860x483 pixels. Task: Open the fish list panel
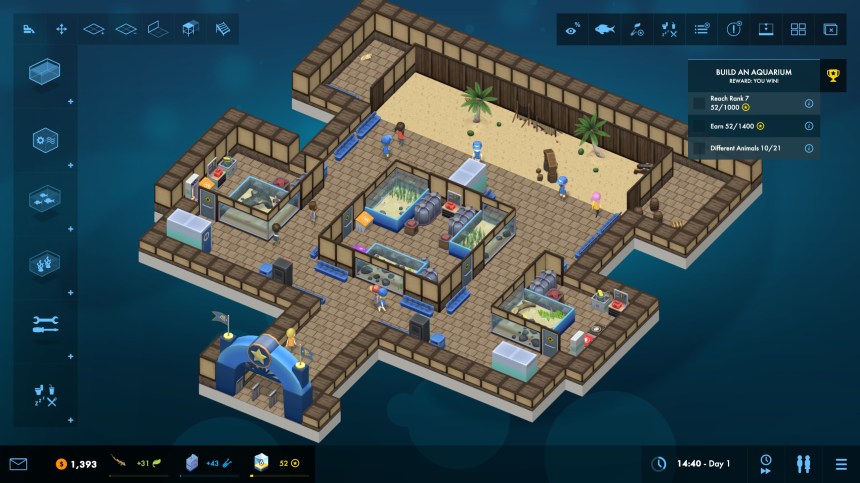click(x=604, y=29)
